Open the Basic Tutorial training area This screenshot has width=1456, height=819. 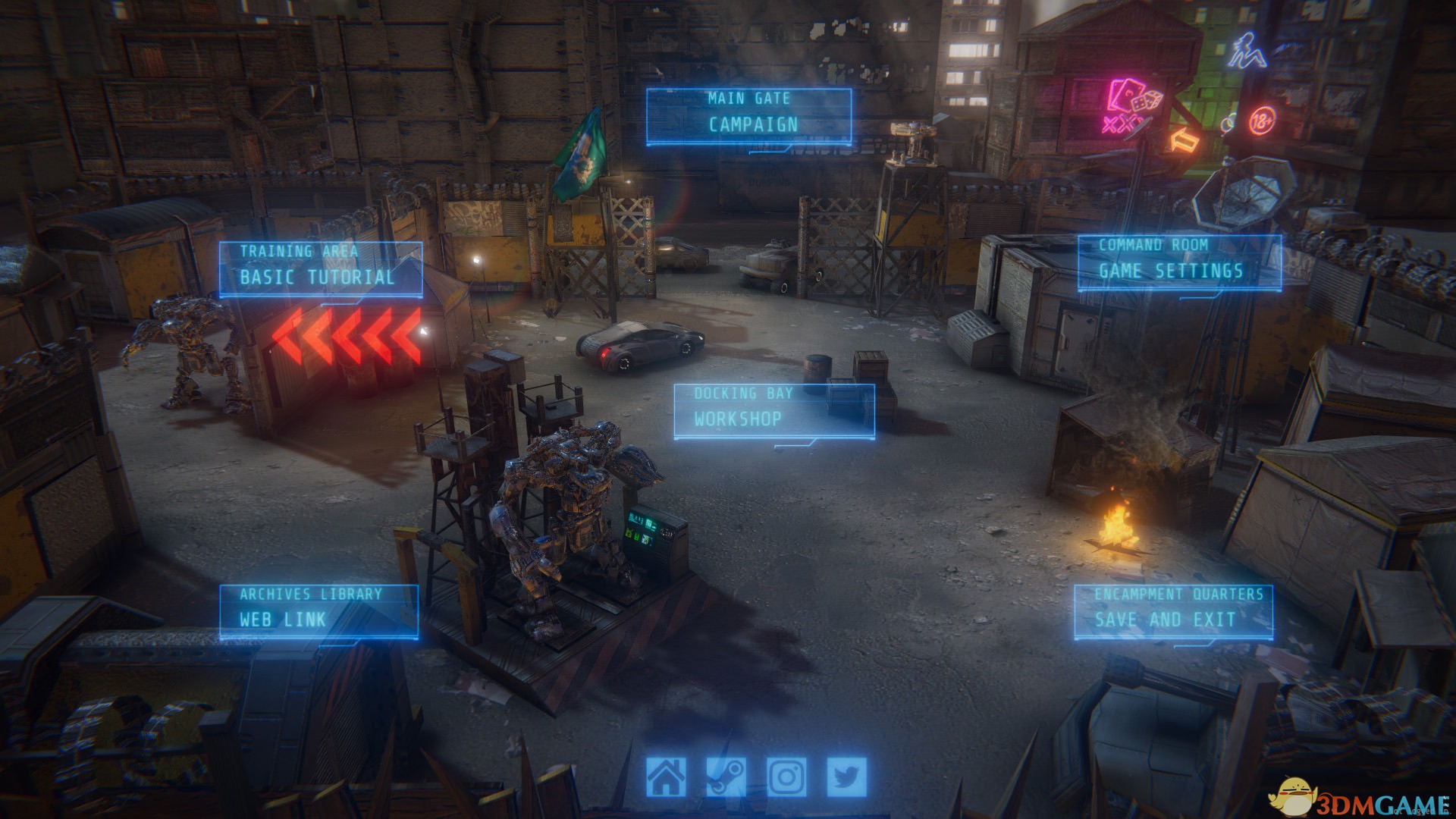pyautogui.click(x=320, y=269)
